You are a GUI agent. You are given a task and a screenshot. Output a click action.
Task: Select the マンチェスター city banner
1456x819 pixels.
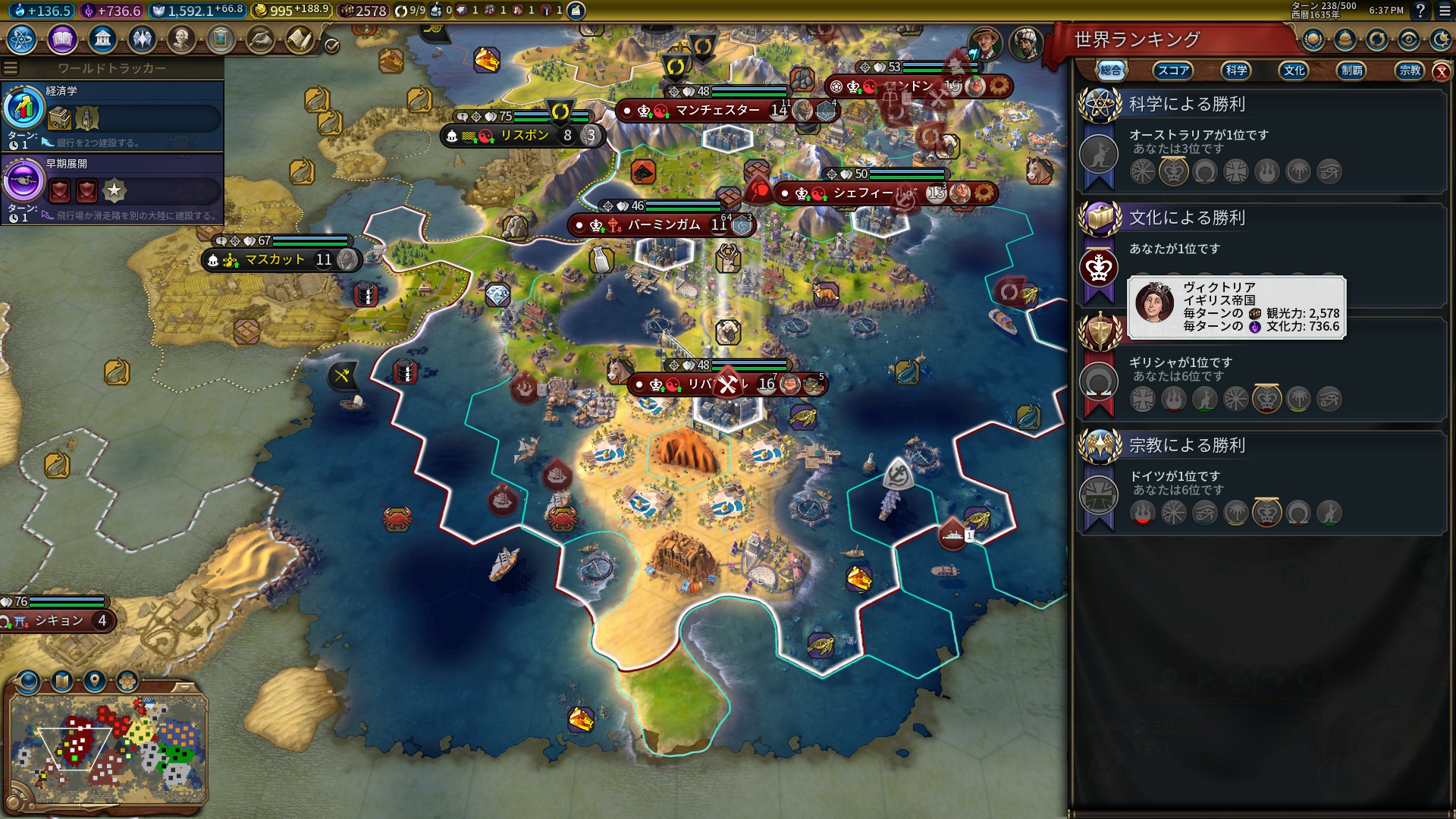pos(717,111)
